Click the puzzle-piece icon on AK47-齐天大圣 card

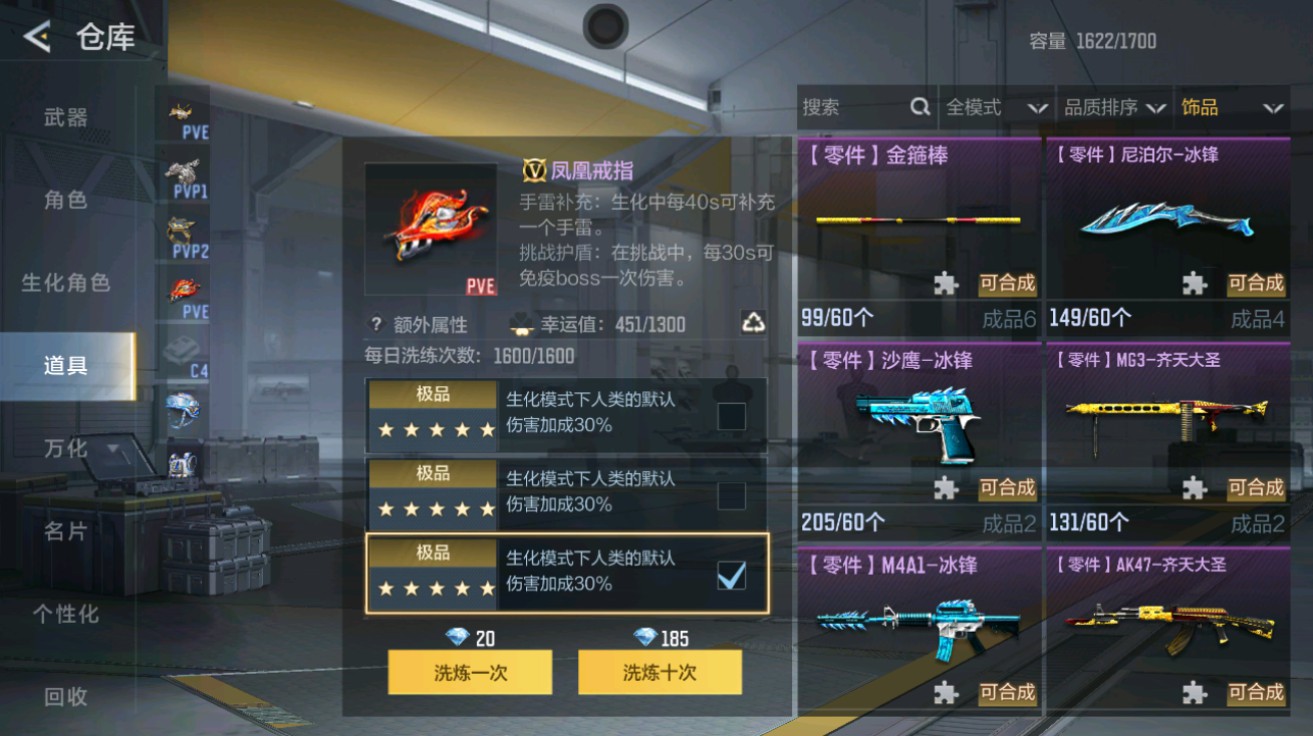1193,693
